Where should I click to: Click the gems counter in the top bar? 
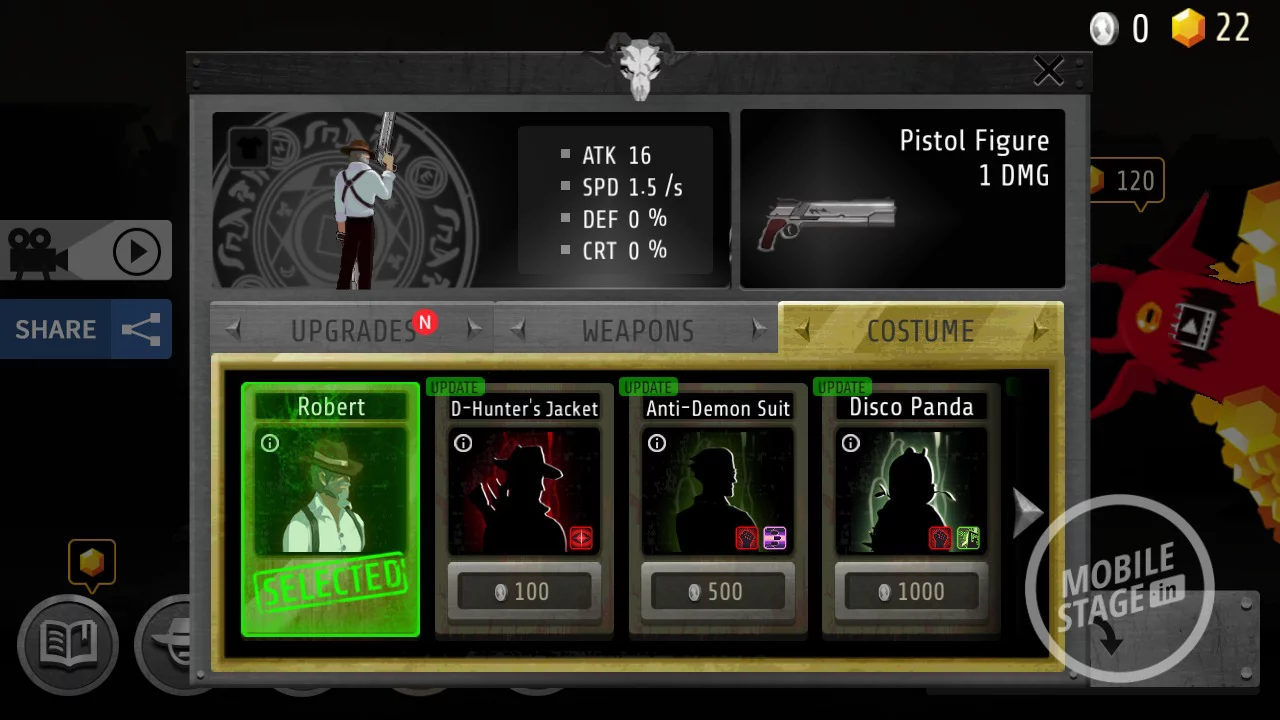point(1210,28)
